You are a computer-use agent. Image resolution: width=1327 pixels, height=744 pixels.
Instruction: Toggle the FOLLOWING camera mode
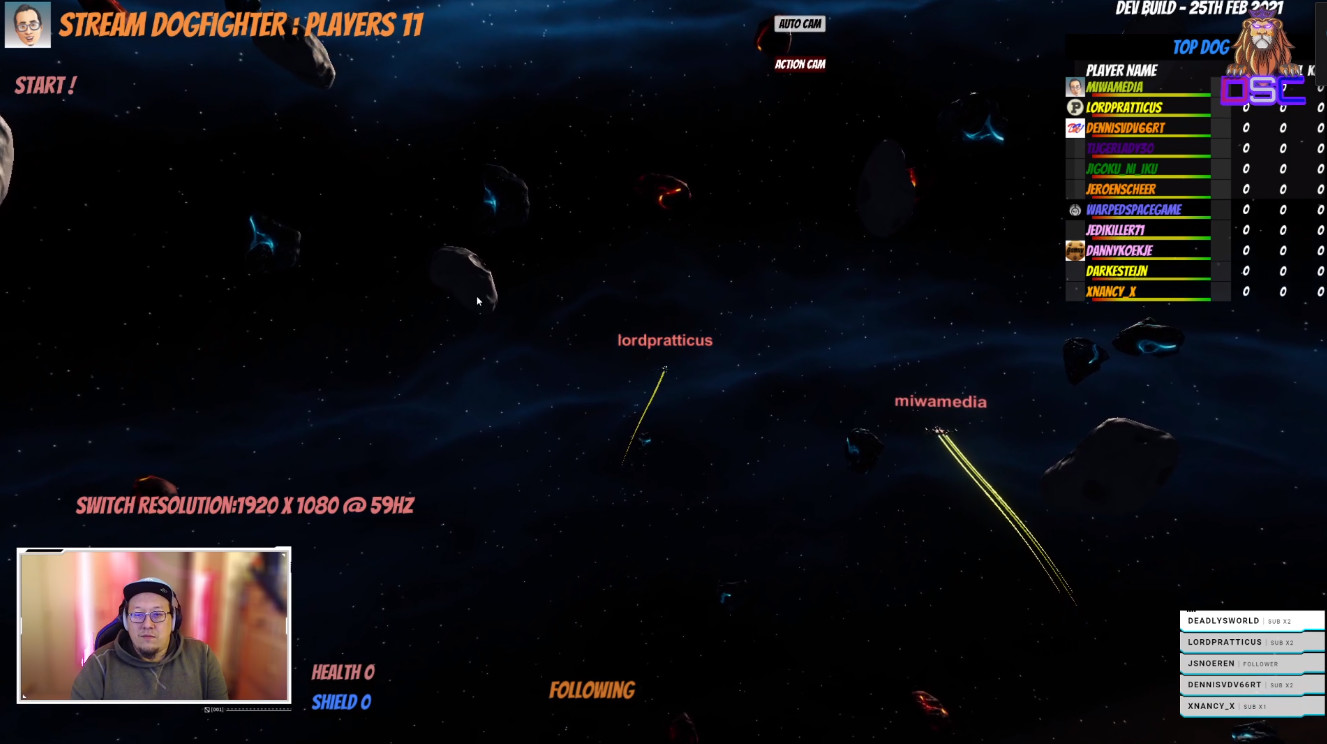[590, 689]
